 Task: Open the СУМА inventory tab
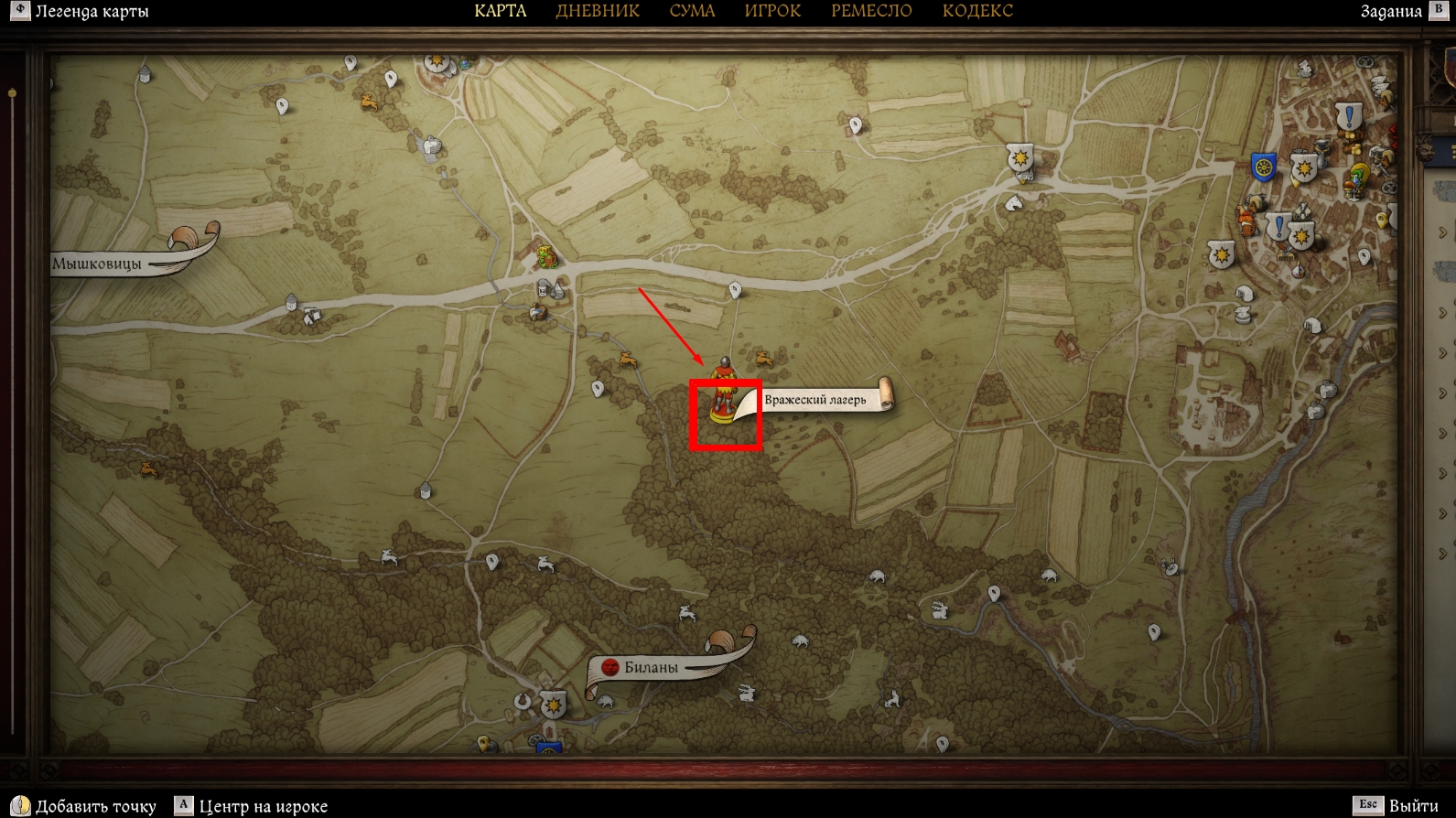click(692, 11)
